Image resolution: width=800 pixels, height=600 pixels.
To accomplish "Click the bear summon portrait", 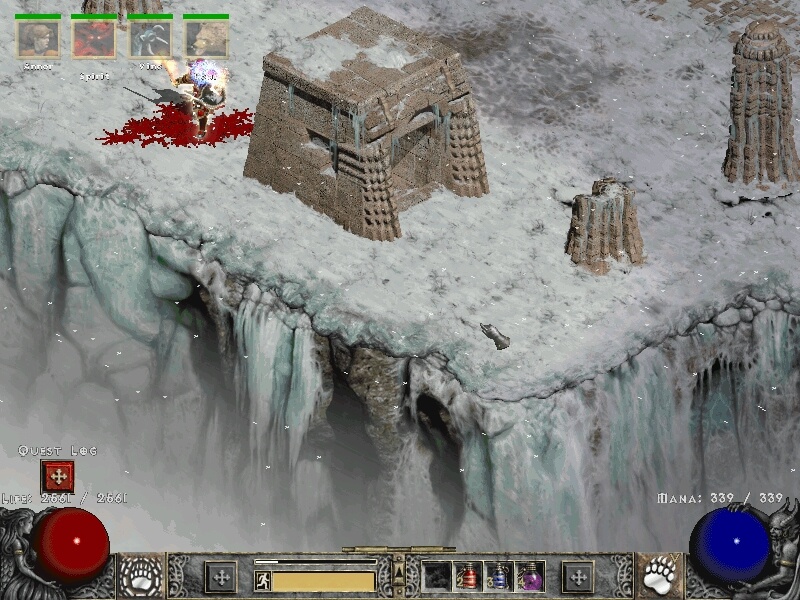I will [x=205, y=39].
